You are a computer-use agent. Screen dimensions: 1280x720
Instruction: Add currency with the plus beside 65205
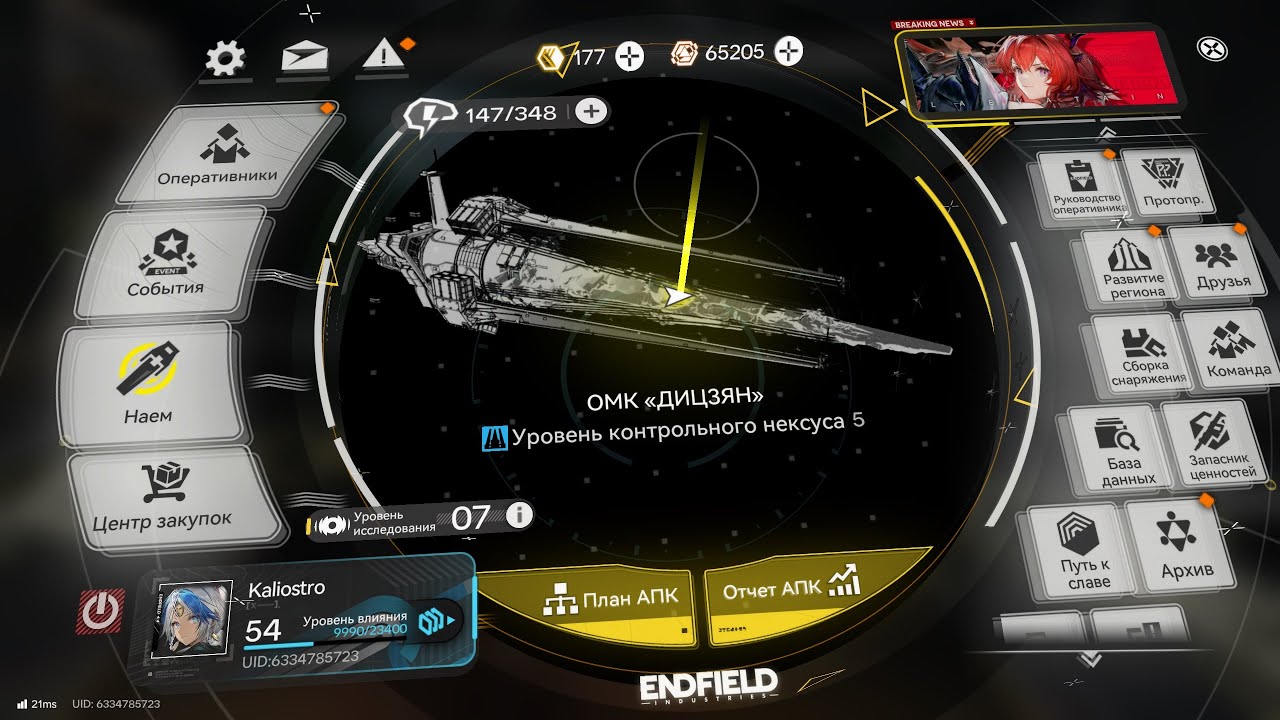pyautogui.click(x=789, y=52)
